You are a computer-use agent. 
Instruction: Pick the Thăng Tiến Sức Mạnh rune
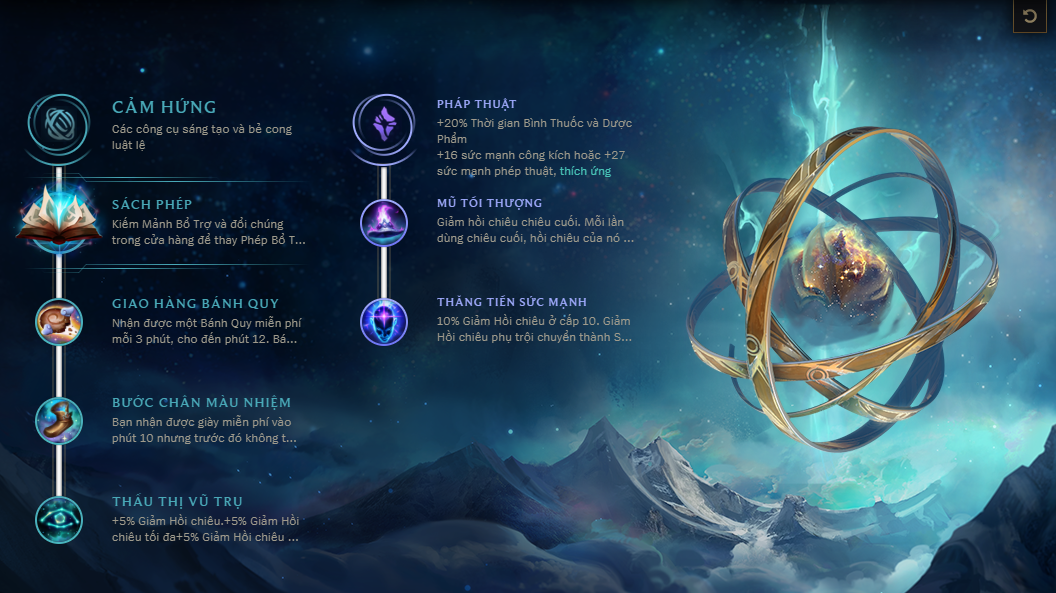pos(383,321)
